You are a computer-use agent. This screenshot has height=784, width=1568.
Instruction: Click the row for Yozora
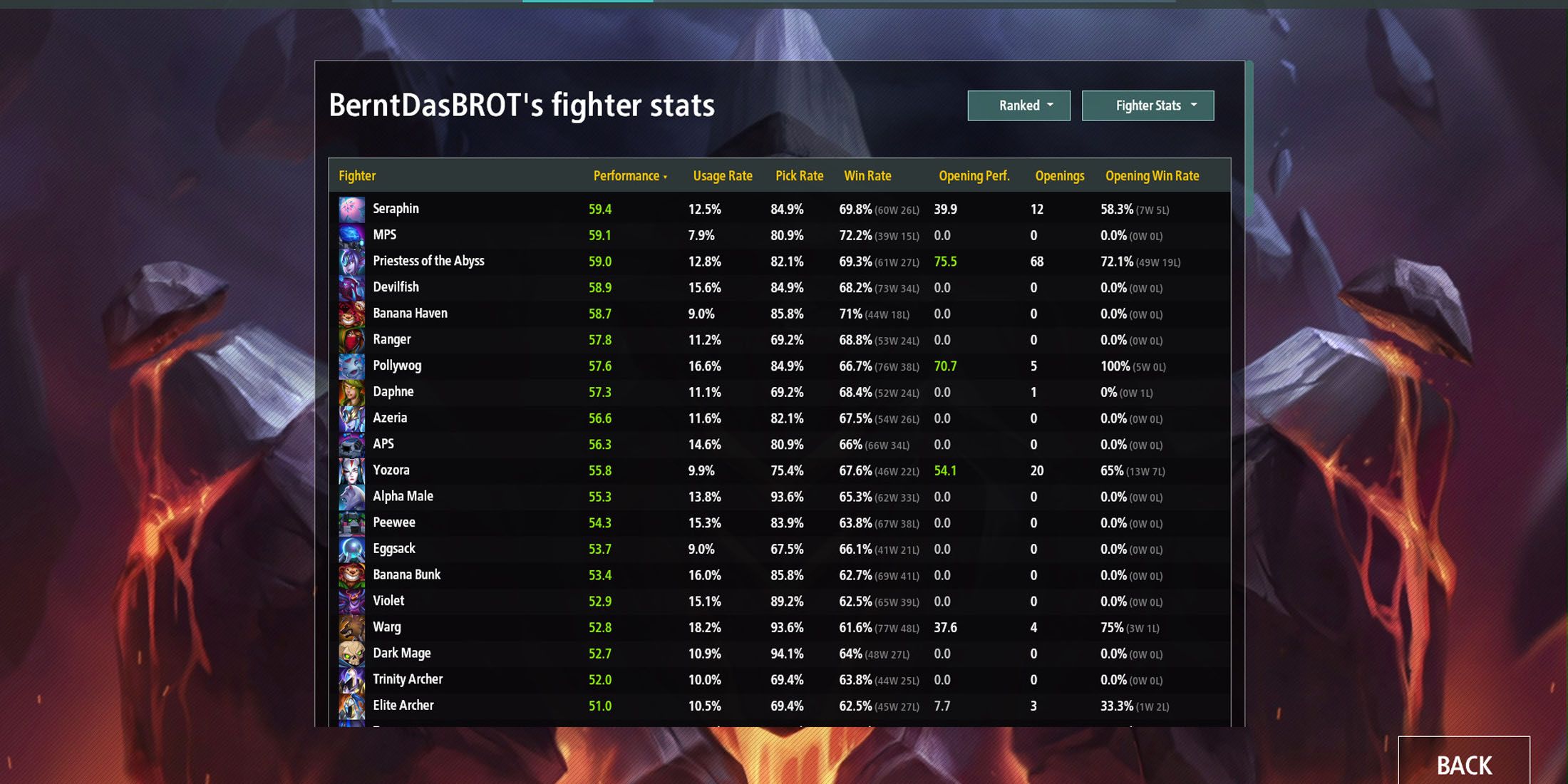pyautogui.click(x=713, y=470)
